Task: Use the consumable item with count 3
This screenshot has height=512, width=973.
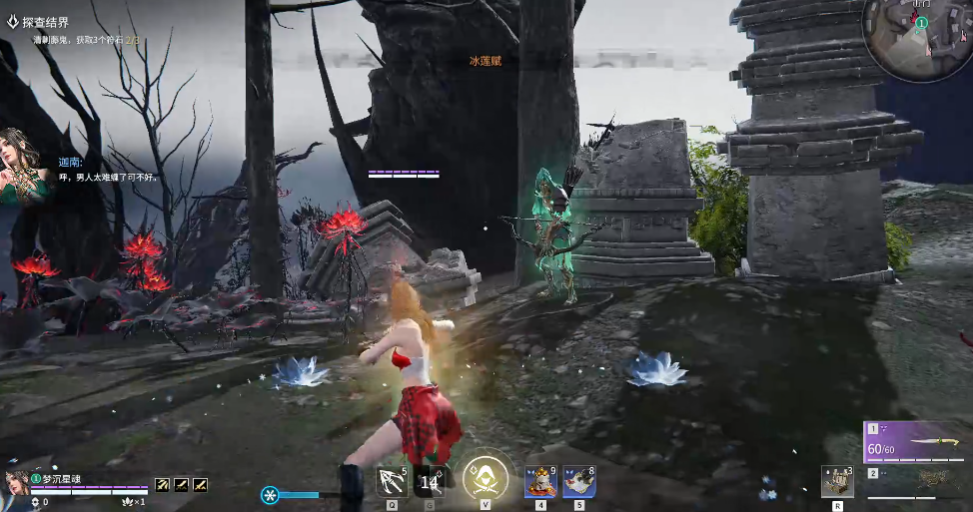Action: [x=836, y=481]
